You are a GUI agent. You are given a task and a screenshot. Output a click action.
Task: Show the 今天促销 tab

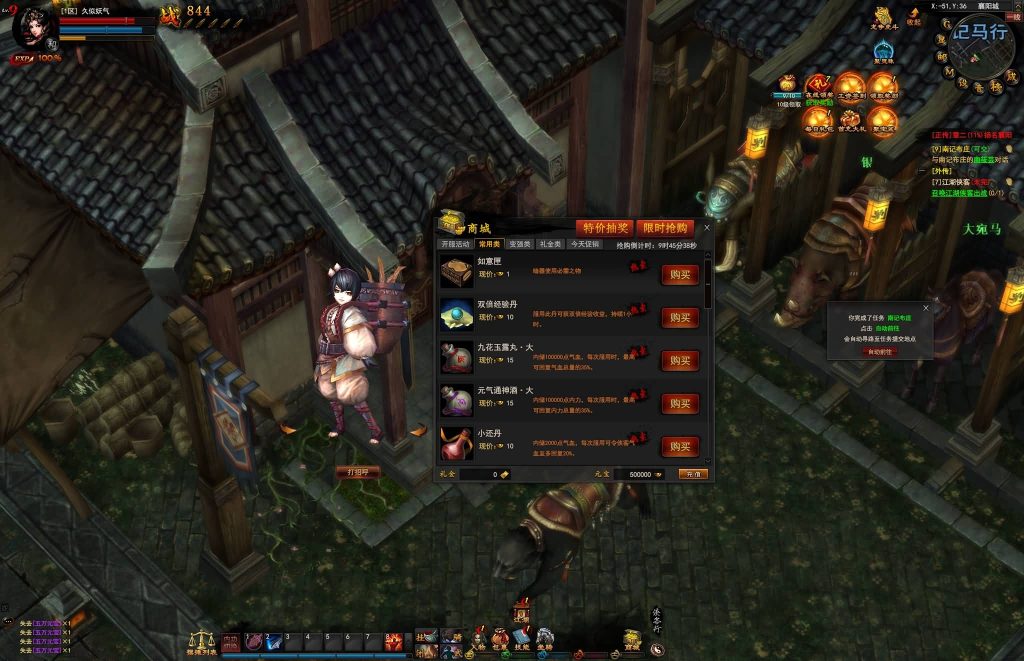click(585, 244)
